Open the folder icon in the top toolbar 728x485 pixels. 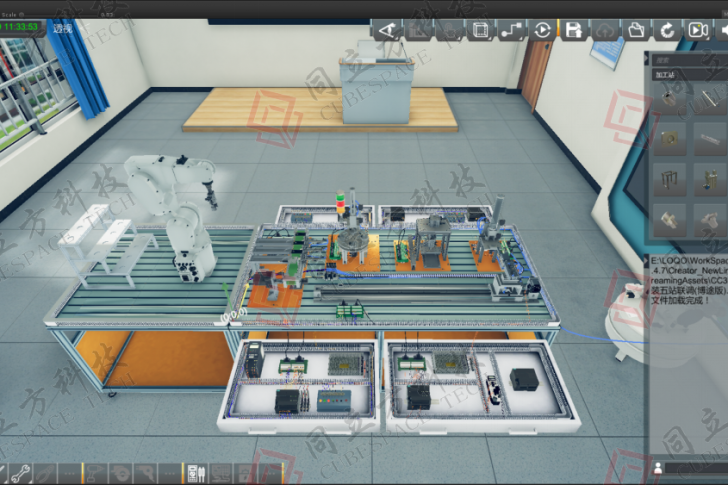(635, 30)
